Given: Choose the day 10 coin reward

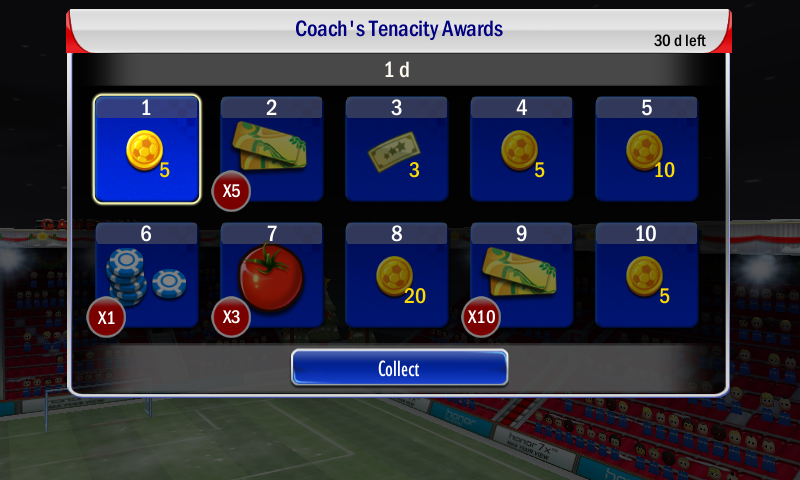Looking at the screenshot, I should (647, 275).
